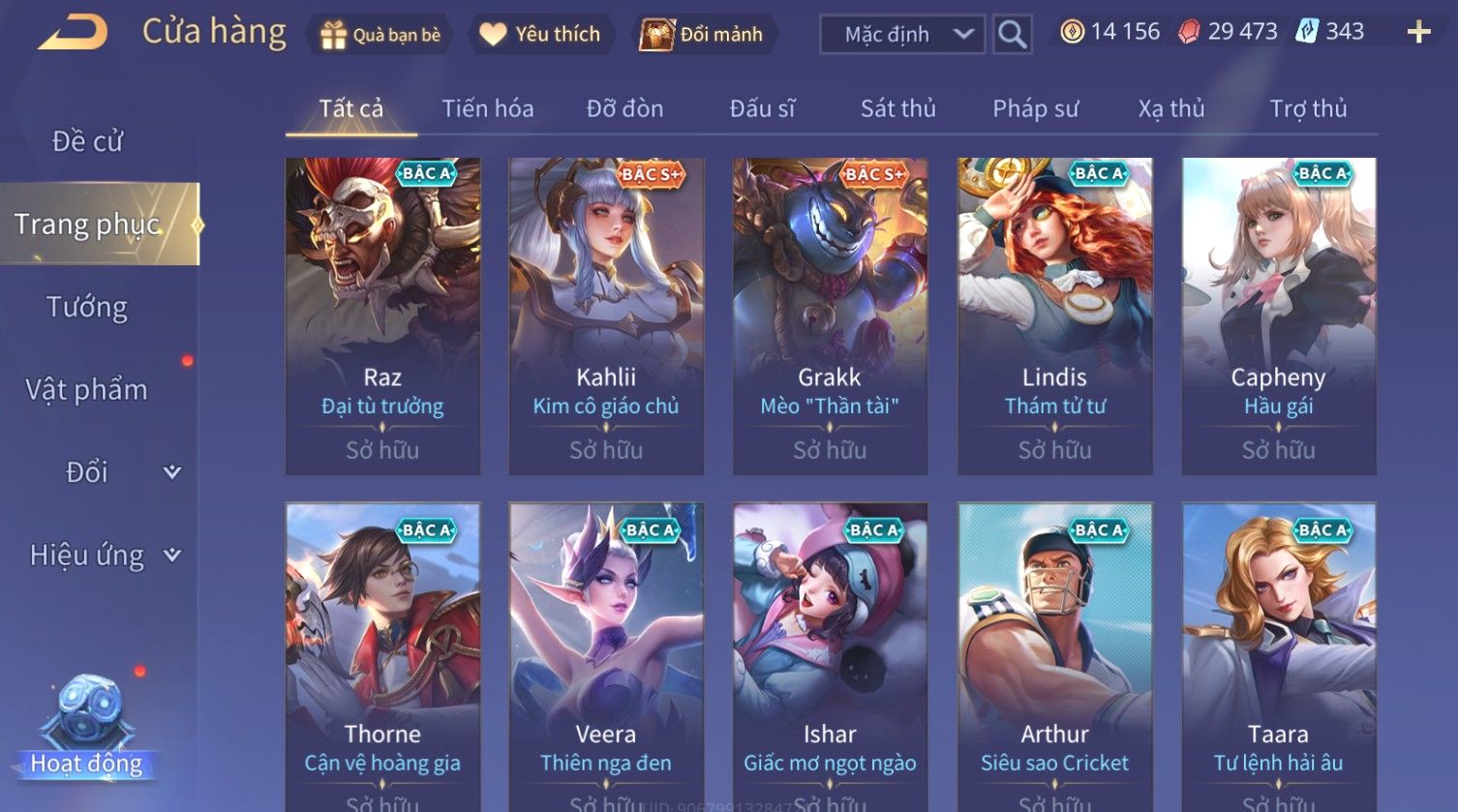Image resolution: width=1458 pixels, height=812 pixels.
Task: Show the Sát thủ category
Action: tap(897, 108)
